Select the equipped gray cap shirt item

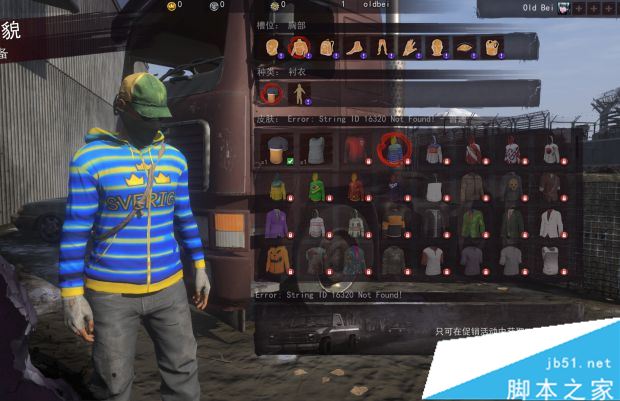(277, 150)
